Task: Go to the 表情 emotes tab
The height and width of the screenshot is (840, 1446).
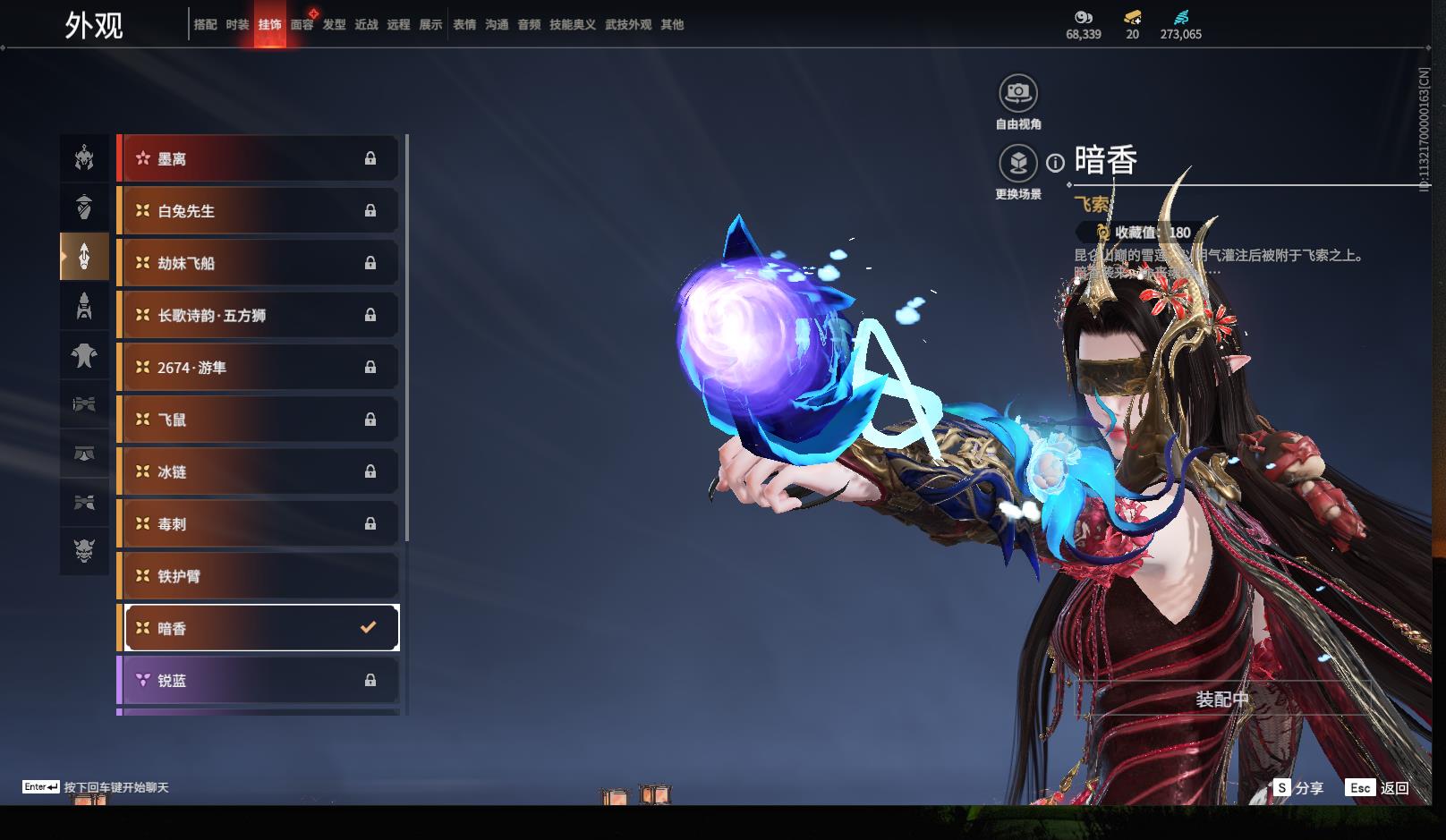Action: (464, 25)
